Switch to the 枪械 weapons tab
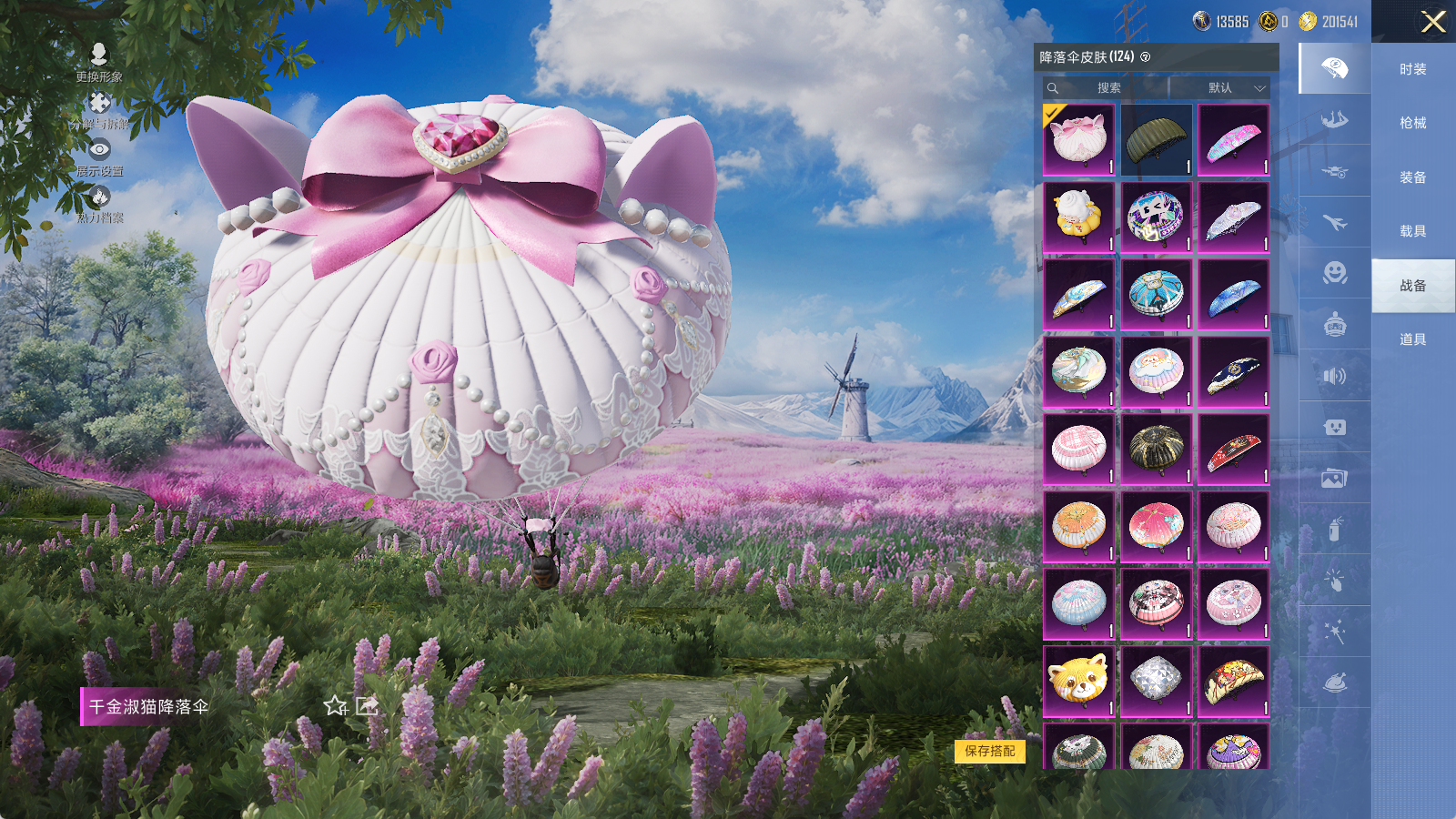The width and height of the screenshot is (1456, 819). (x=1412, y=123)
